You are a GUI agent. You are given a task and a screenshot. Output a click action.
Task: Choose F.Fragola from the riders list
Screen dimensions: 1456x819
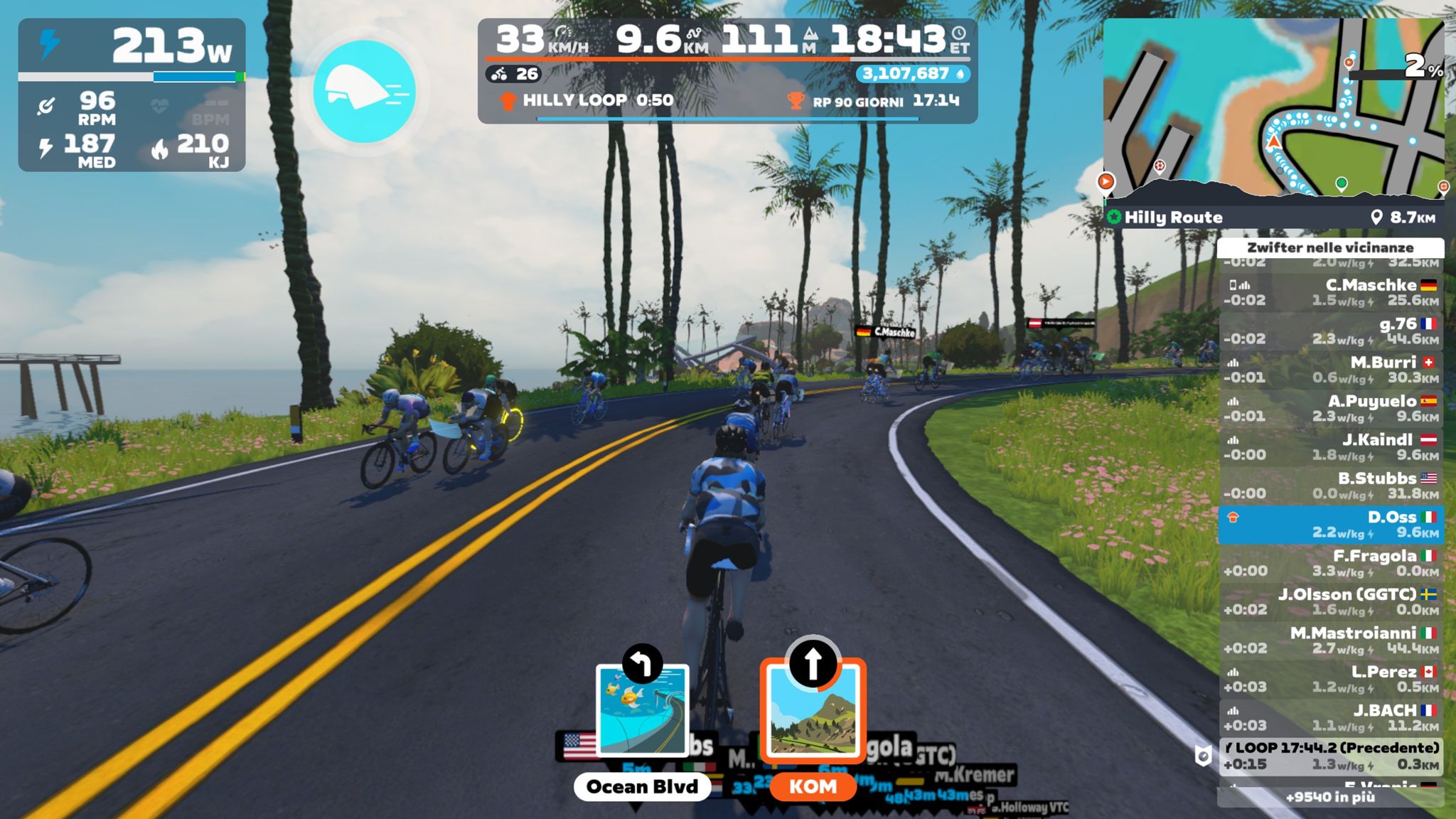(1330, 563)
